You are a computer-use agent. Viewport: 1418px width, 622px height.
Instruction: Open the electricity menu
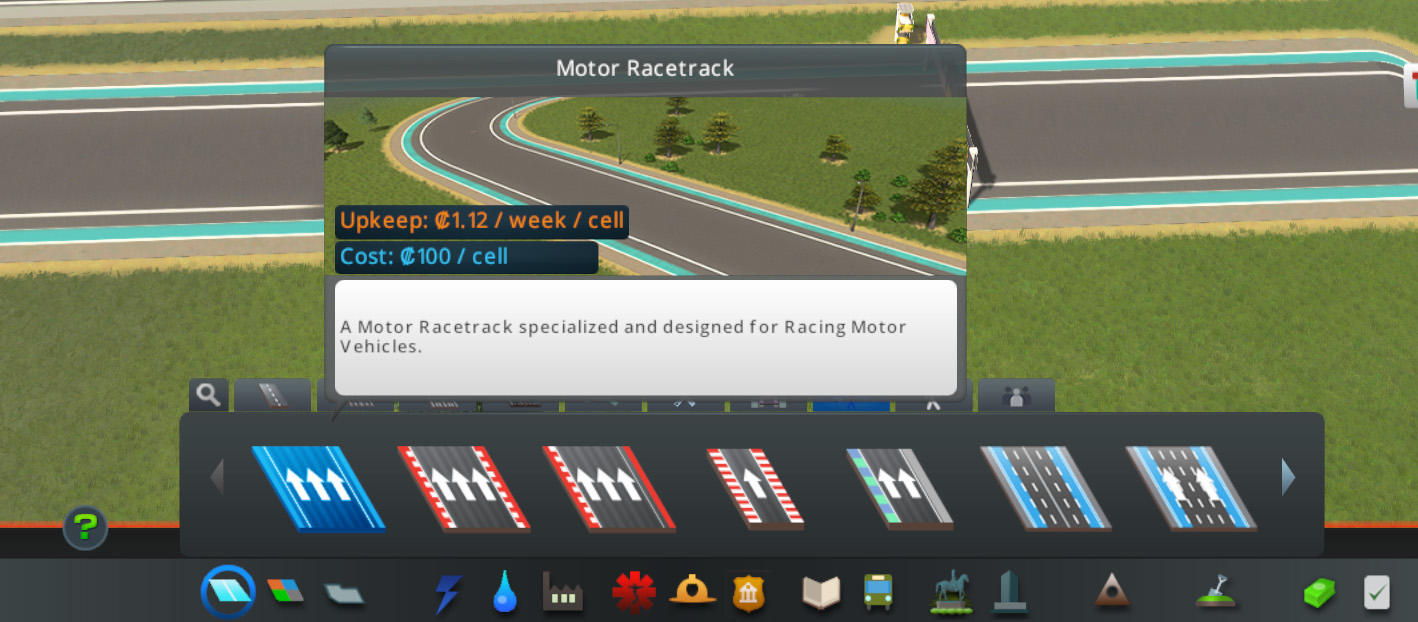coord(447,593)
